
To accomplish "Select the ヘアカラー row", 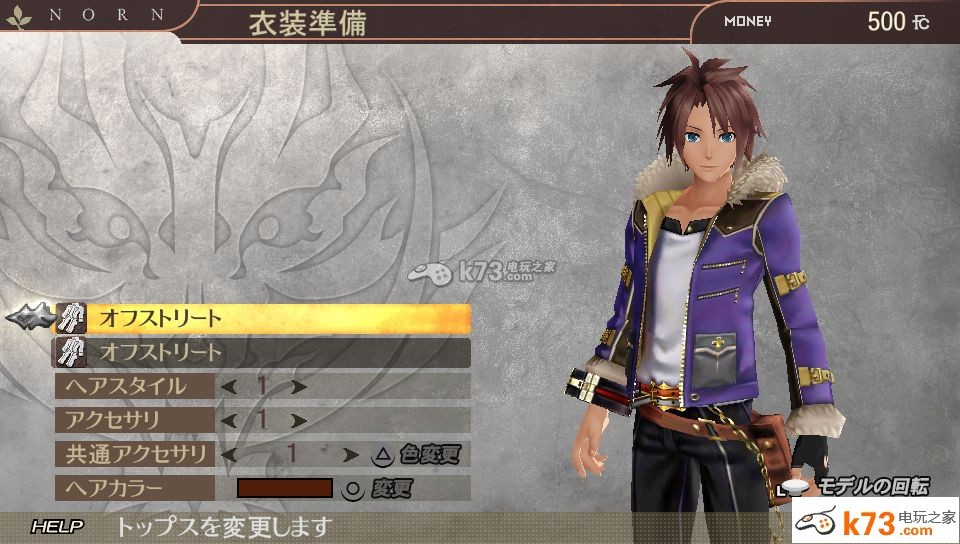I will pos(134,488).
